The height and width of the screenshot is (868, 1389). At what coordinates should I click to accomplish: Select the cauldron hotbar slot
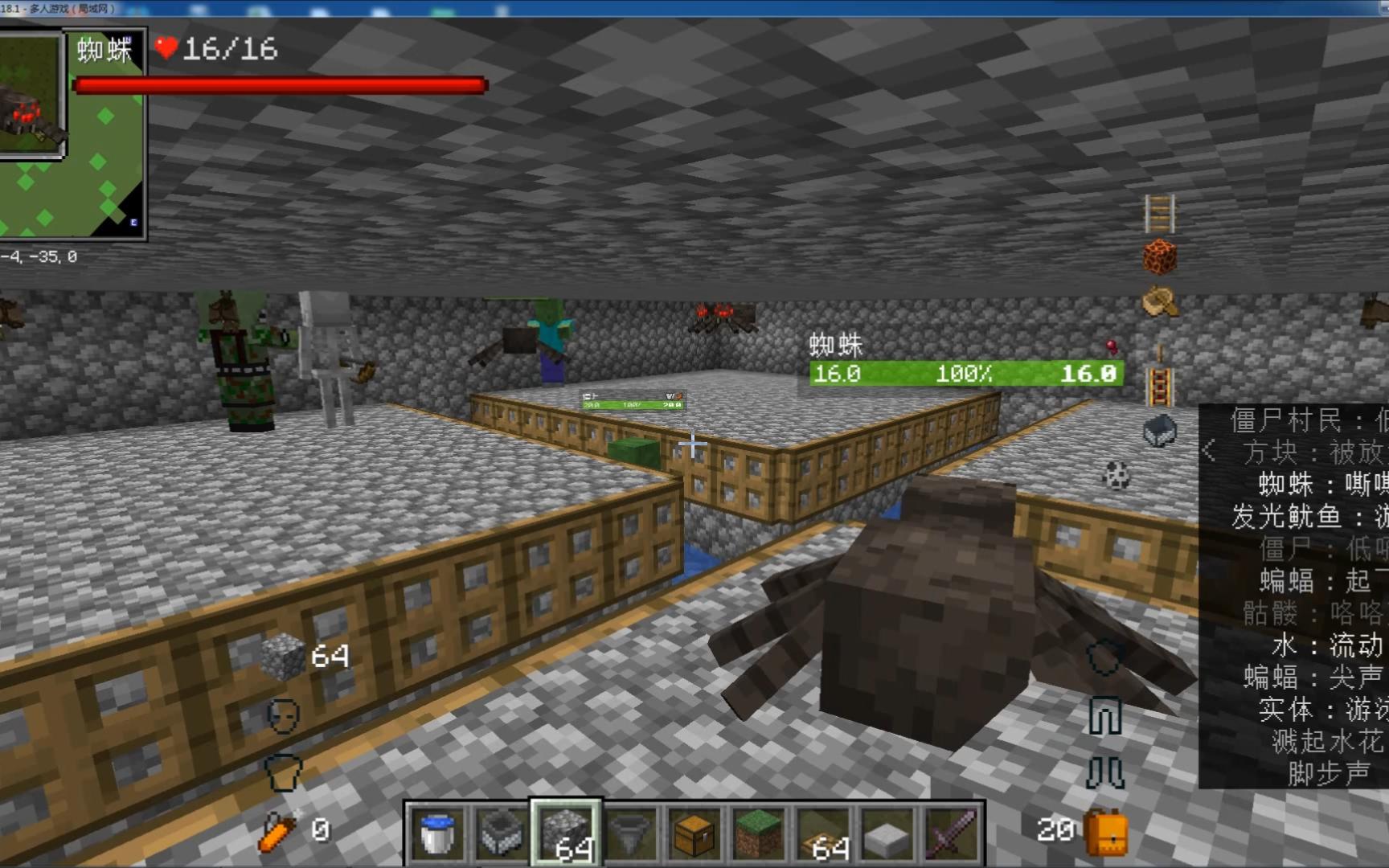click(x=501, y=833)
